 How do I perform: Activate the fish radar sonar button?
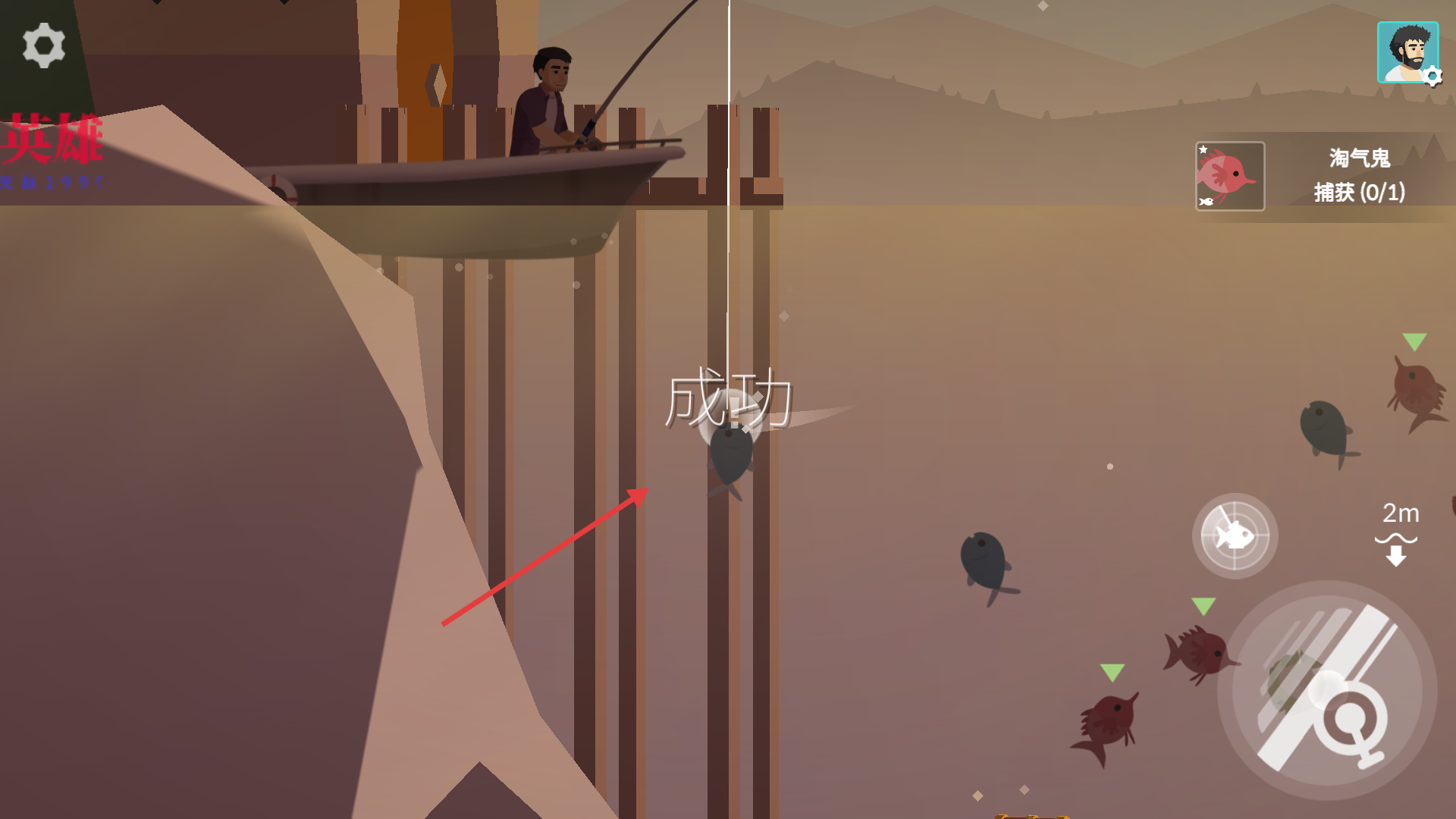point(1235,535)
